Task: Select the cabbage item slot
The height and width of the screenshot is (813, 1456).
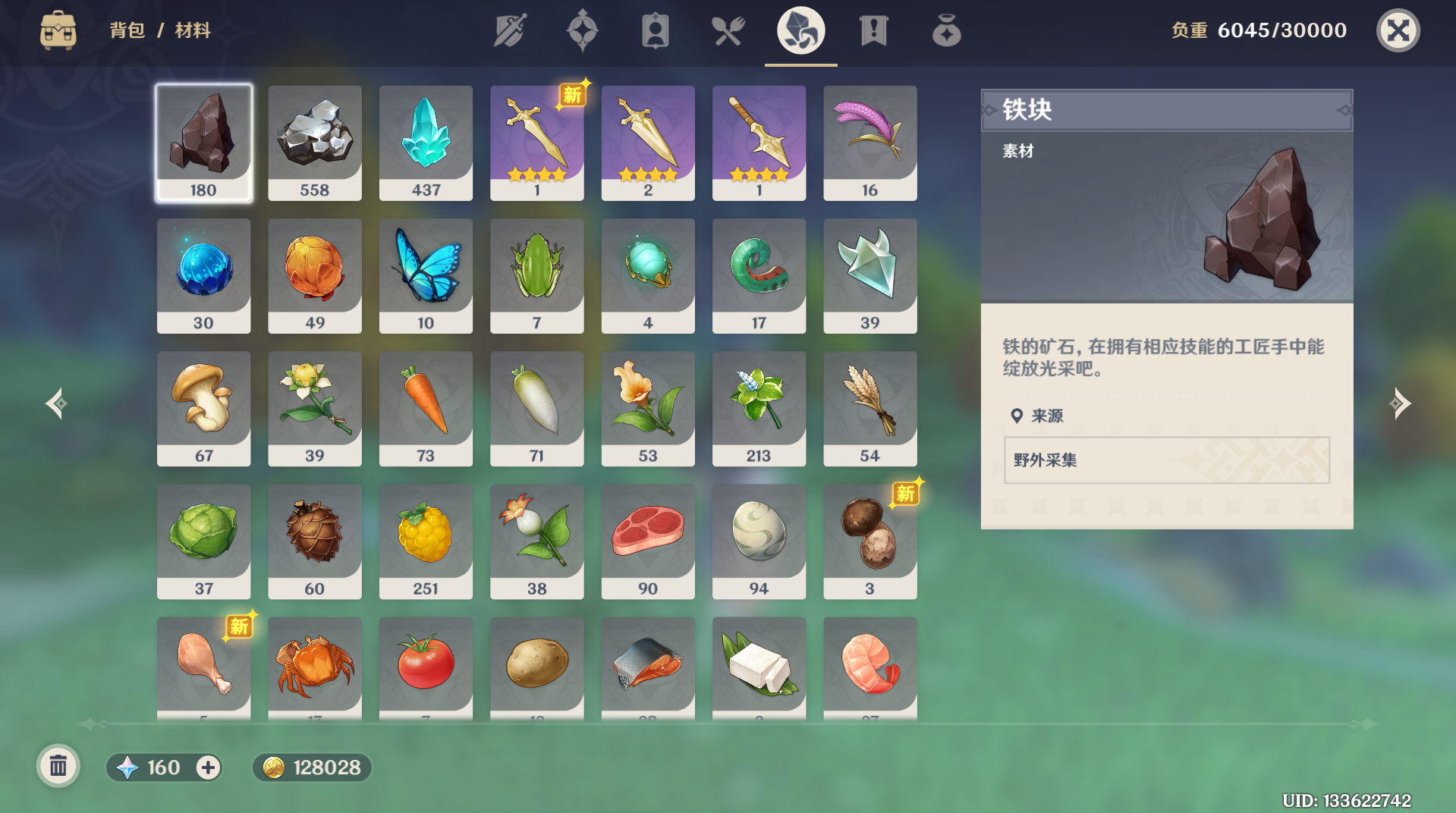Action: point(203,541)
